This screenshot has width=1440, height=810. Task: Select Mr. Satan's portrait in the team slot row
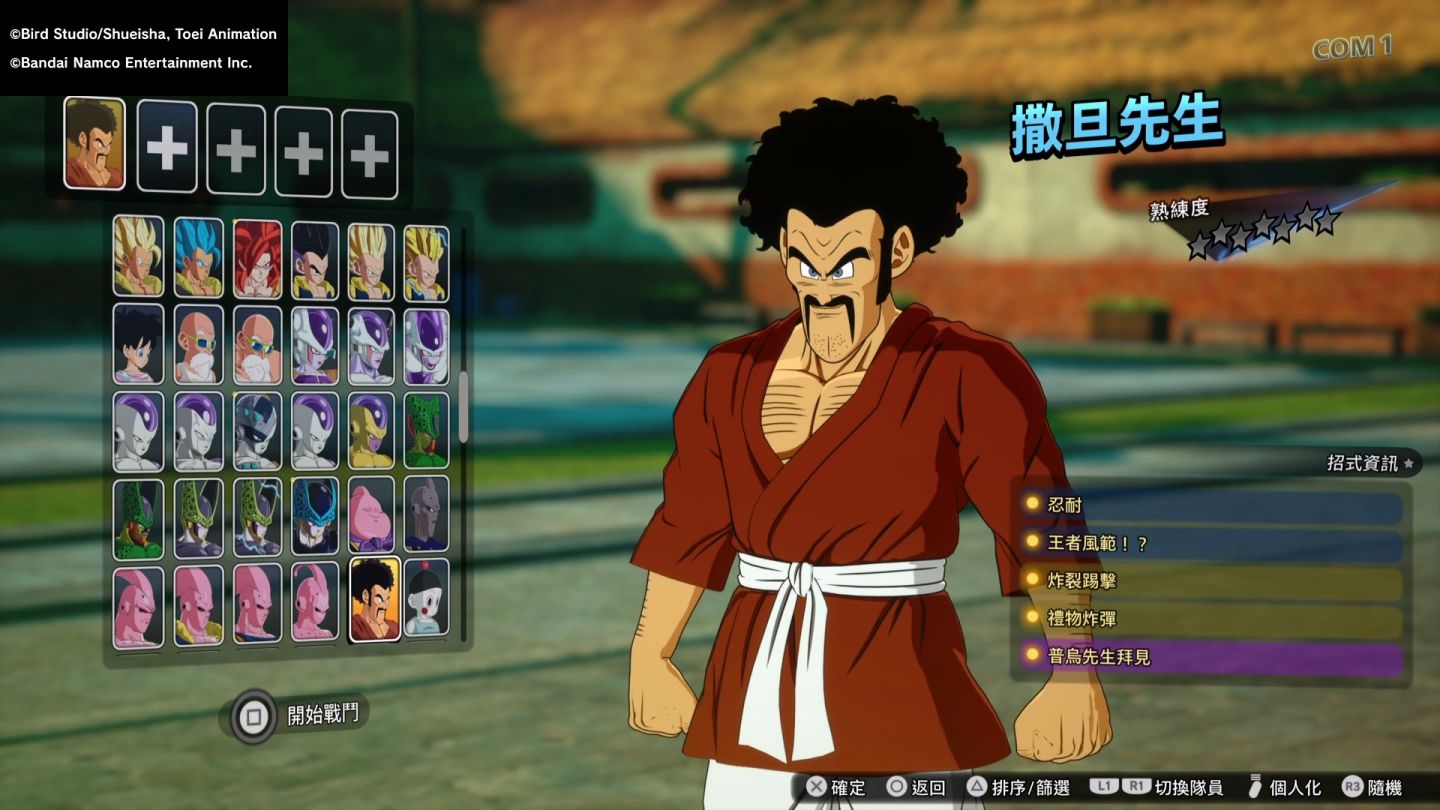[94, 144]
